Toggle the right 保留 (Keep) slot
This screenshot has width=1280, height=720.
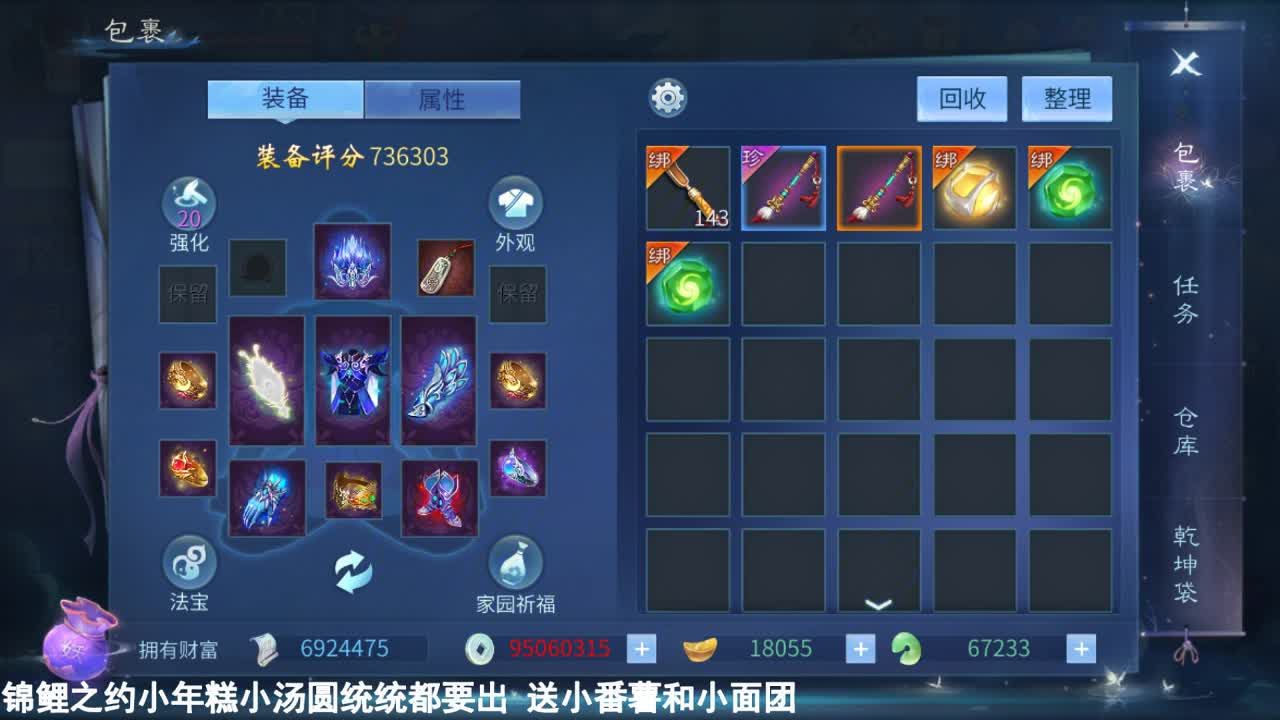click(x=518, y=294)
